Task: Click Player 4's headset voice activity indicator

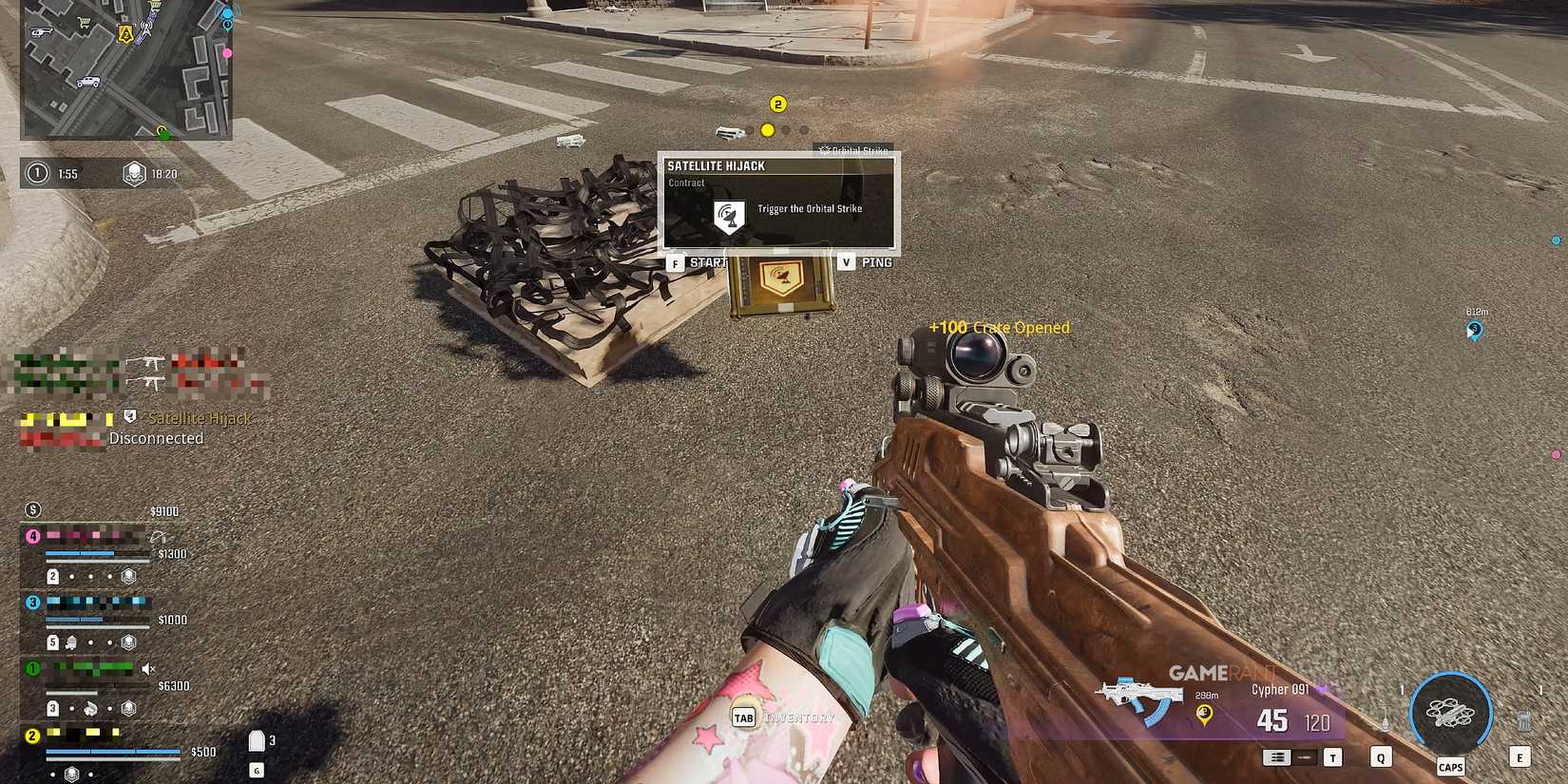Action: [x=159, y=538]
